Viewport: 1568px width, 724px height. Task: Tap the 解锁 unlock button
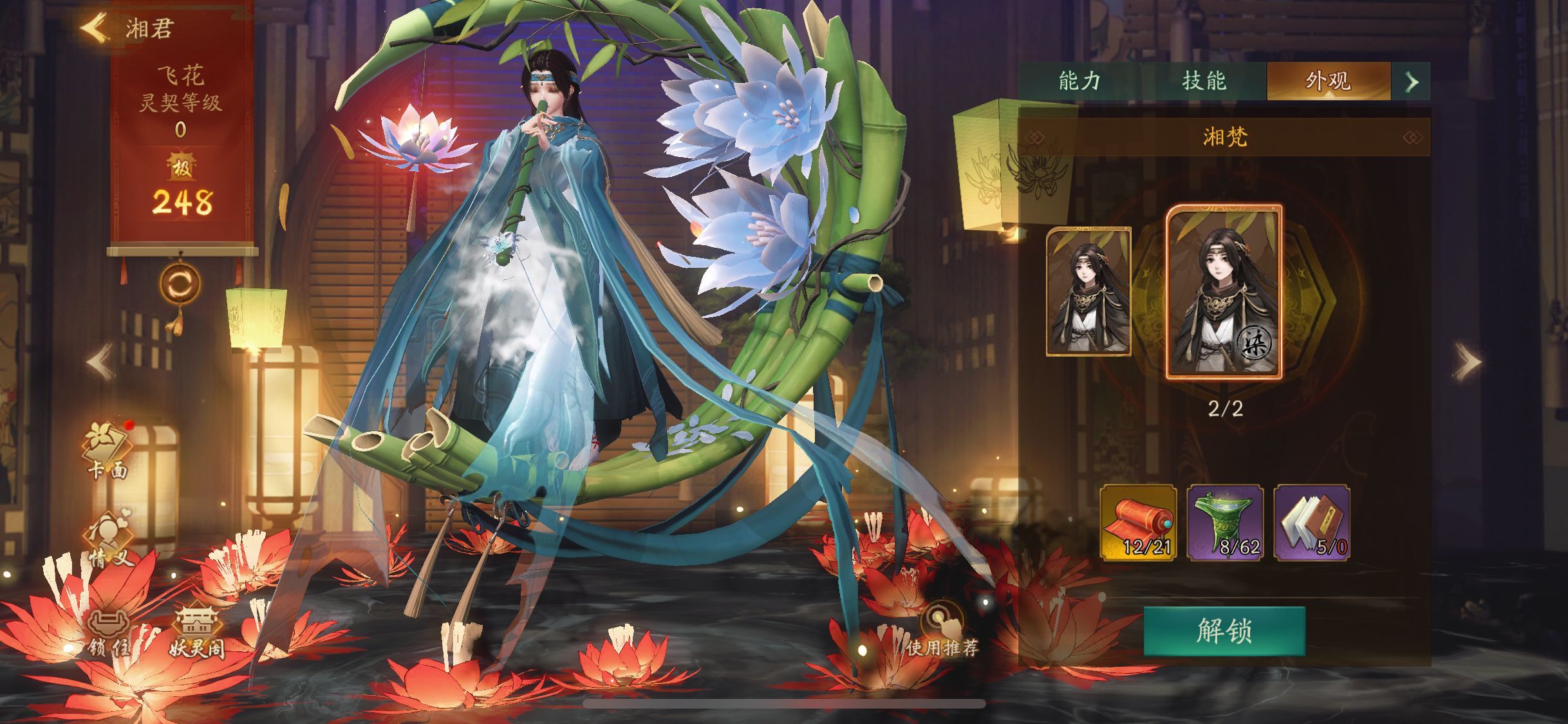point(1224,631)
